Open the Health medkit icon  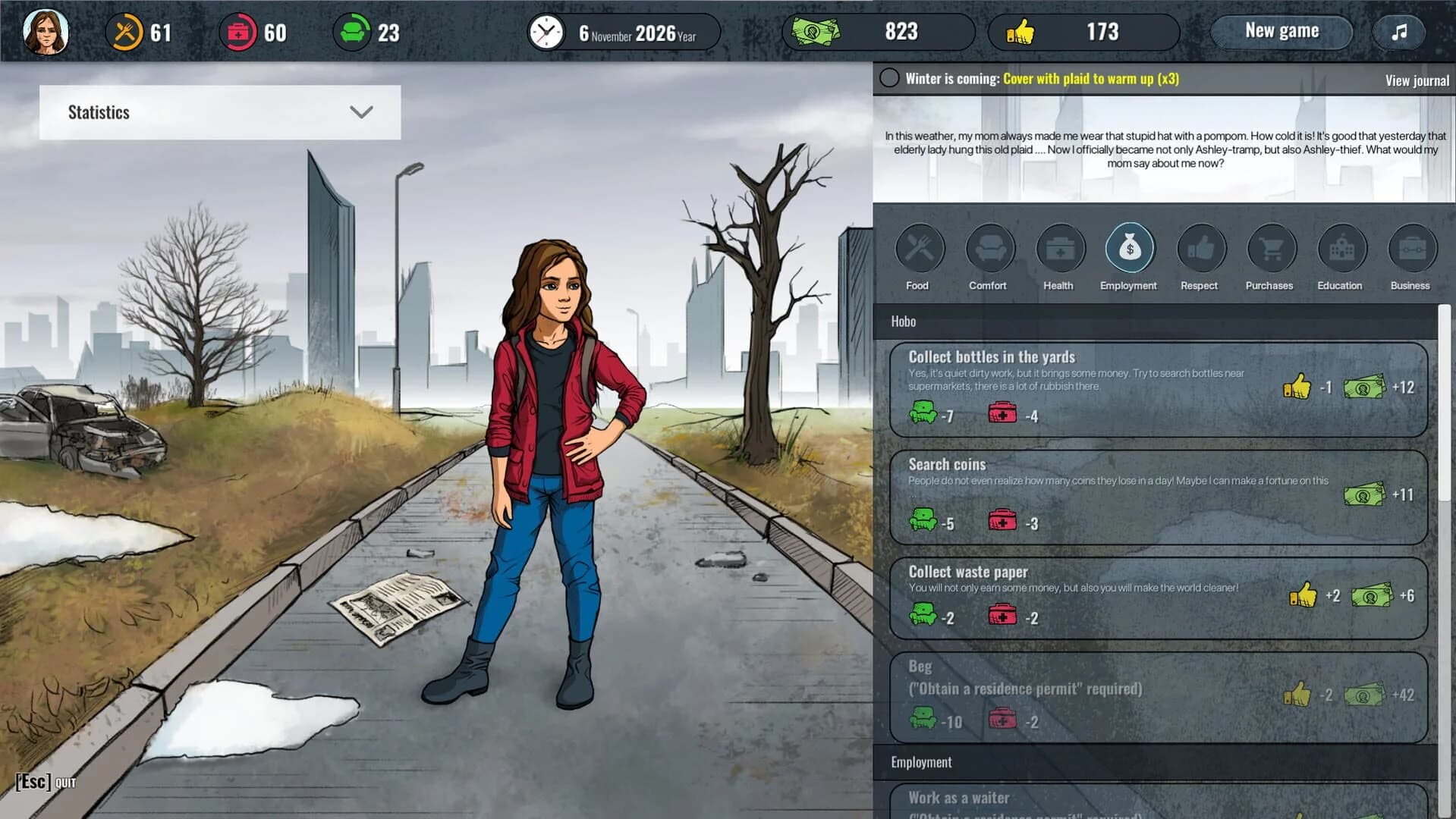tap(1058, 248)
